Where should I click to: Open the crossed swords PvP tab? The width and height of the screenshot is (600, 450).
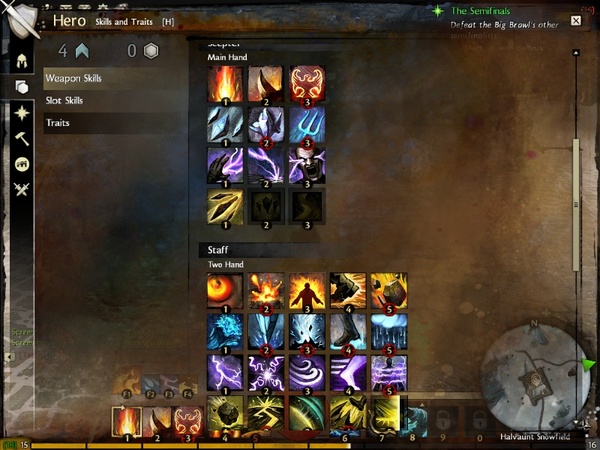click(x=20, y=189)
